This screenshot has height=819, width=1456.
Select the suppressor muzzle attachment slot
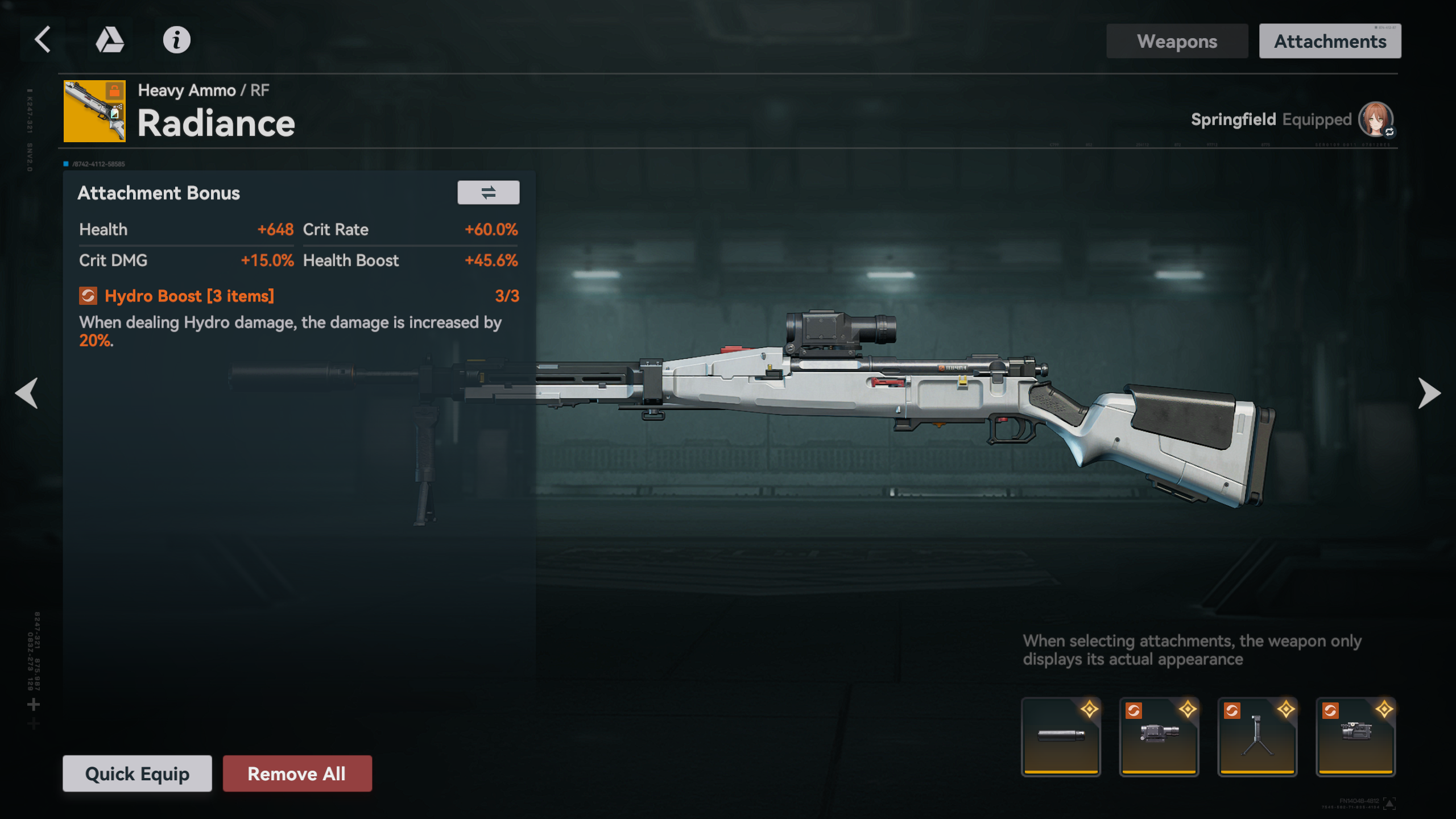click(1061, 737)
